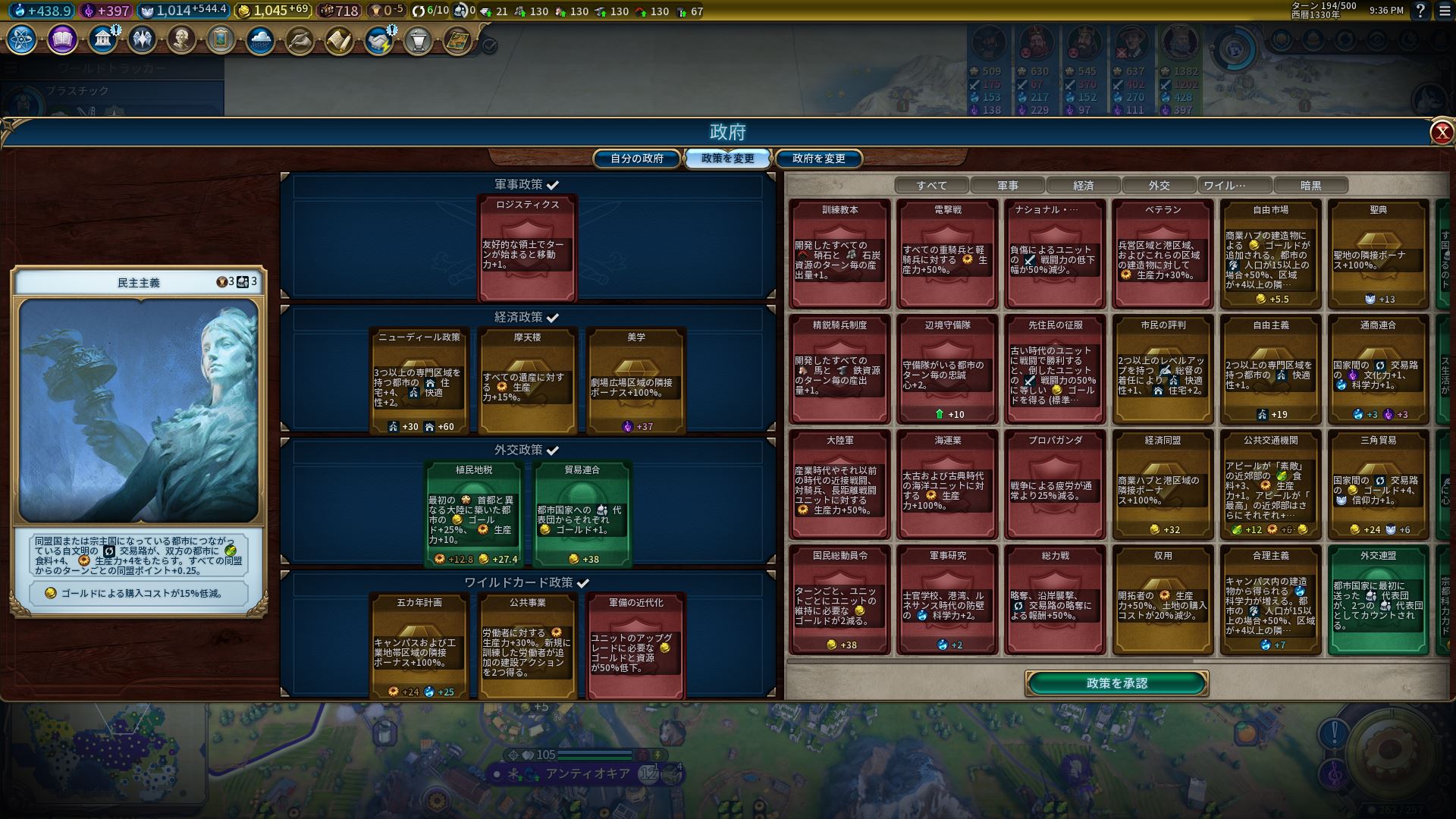Select the 電撃戦 military policy card

click(x=947, y=254)
